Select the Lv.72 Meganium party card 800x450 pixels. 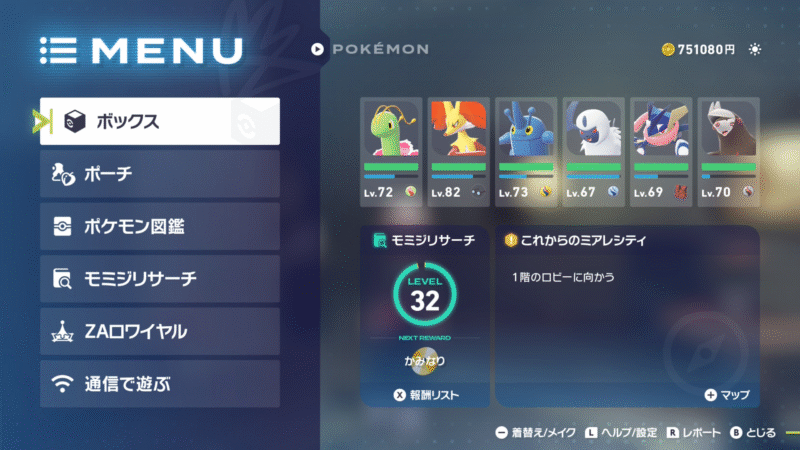389,149
